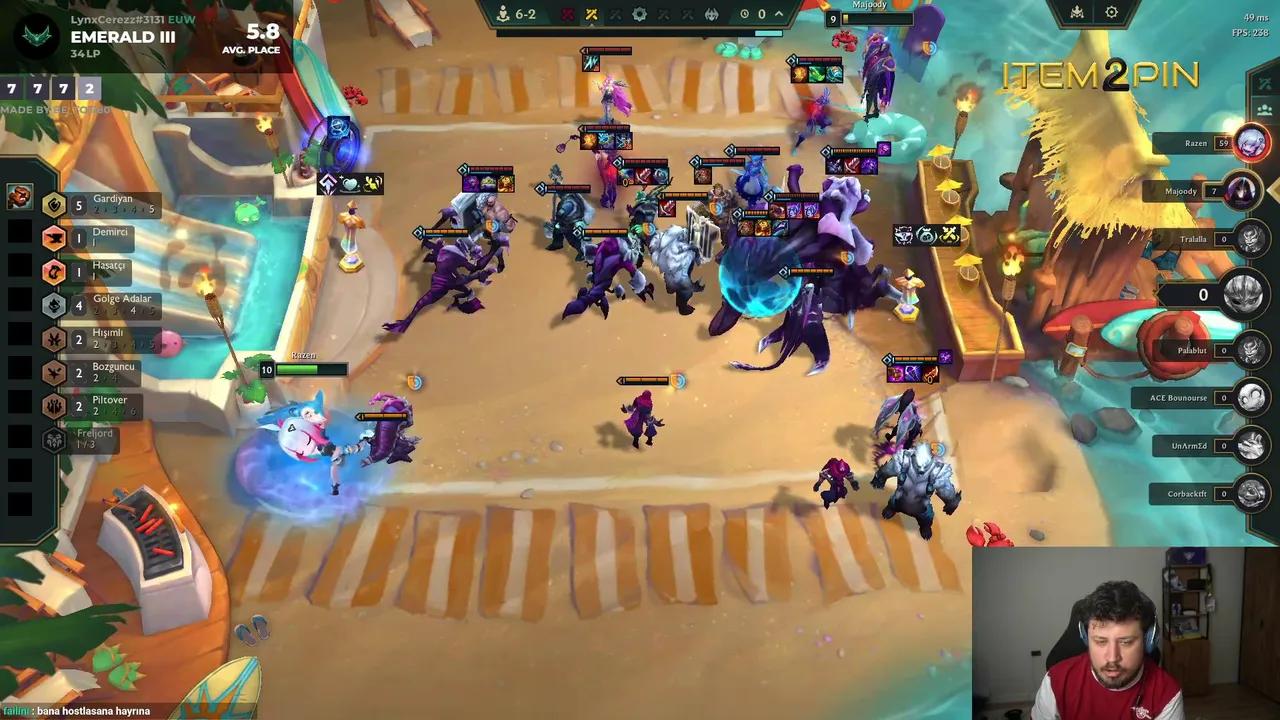Screen dimensions: 1280x720
Task: Click the Piltover trait icon
Action: 55,406
